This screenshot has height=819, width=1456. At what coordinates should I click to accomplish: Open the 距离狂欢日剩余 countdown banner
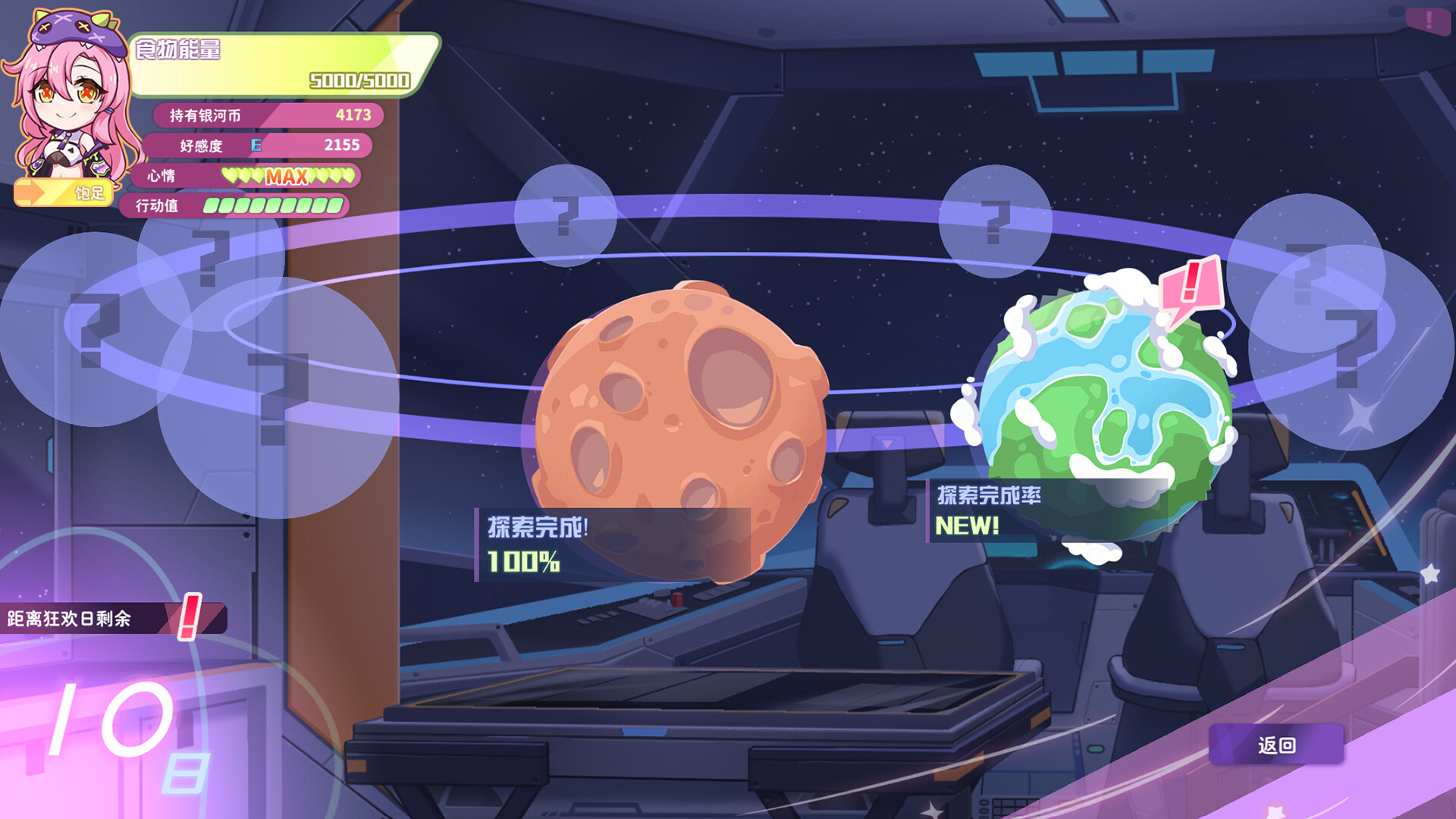112,618
